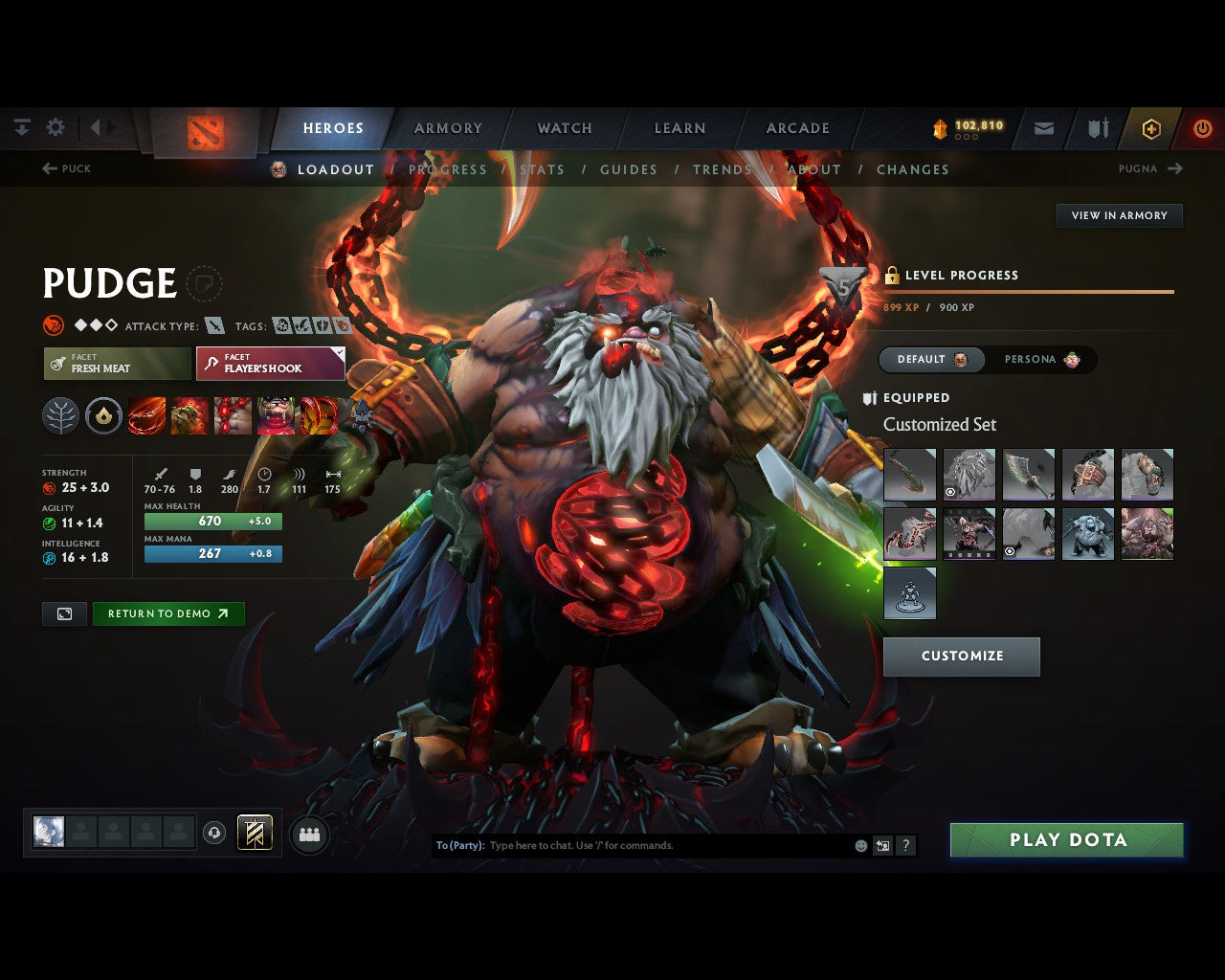This screenshot has height=980, width=1225.
Task: Open the settings gear icon
Action: coord(56,127)
